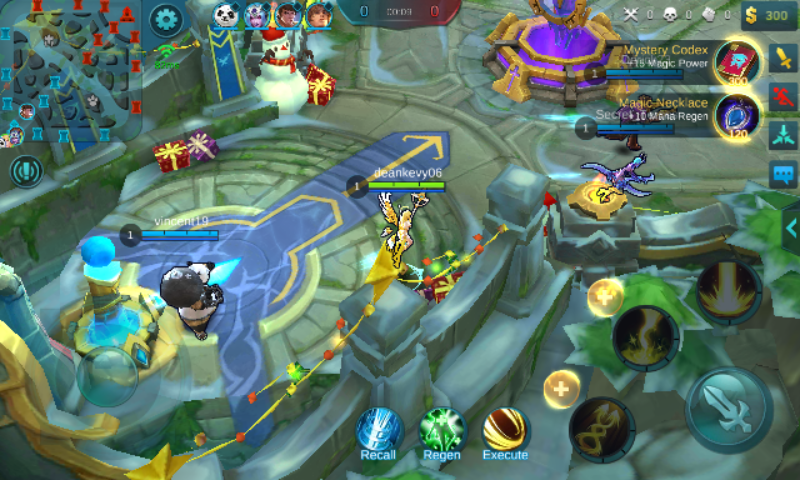Screen dimensions: 800x480
Task: Buy the suggested Mystery Codex item
Action: [736, 62]
